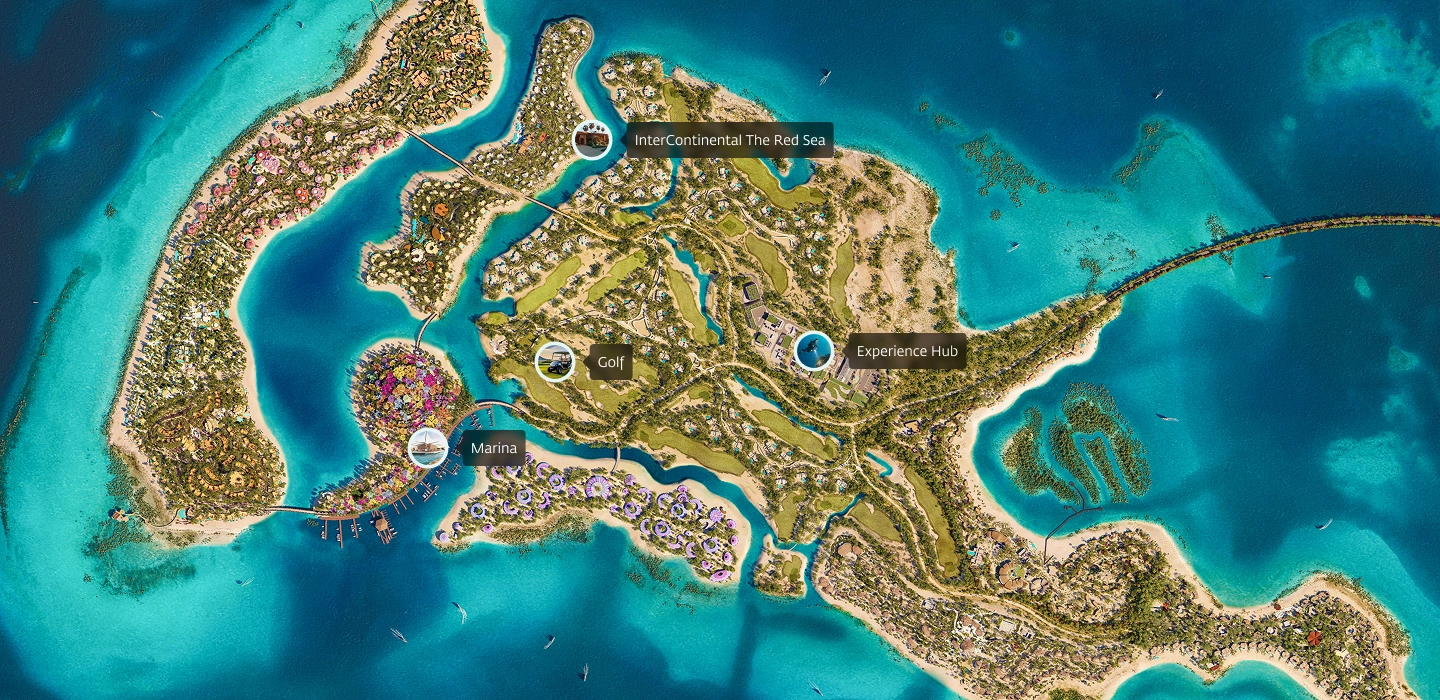
Task: Open the Experience Hub circular marker
Action: click(813, 351)
